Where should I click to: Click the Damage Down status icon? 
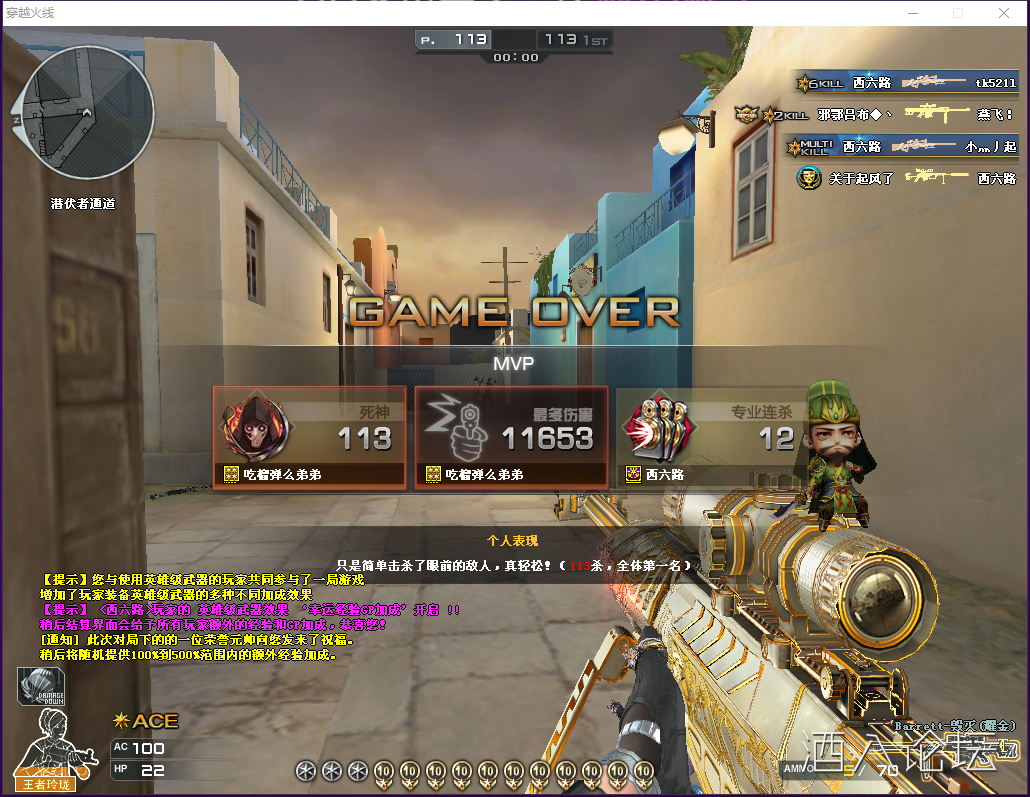coord(39,688)
